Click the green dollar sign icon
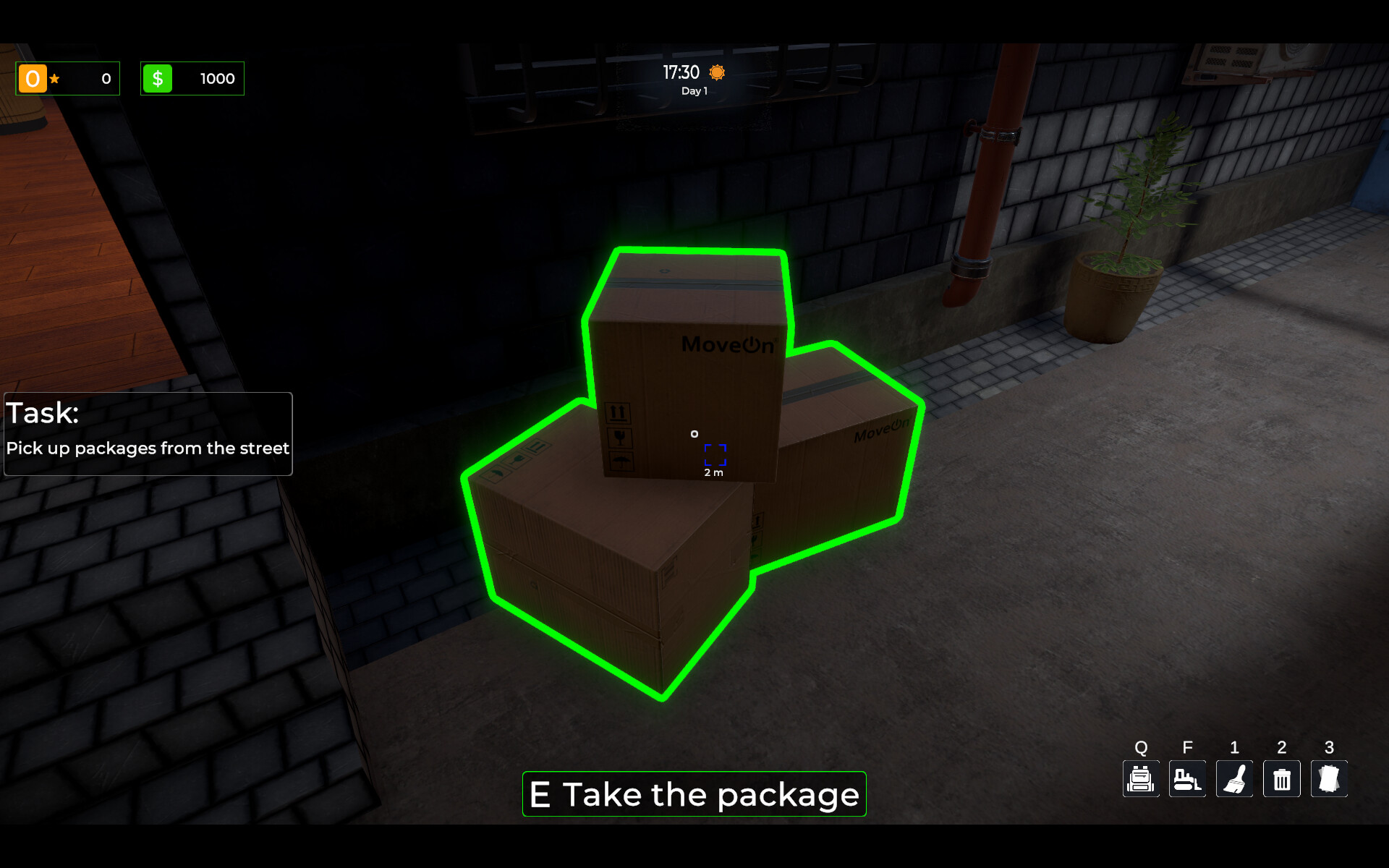The width and height of the screenshot is (1389, 868). pos(158,78)
